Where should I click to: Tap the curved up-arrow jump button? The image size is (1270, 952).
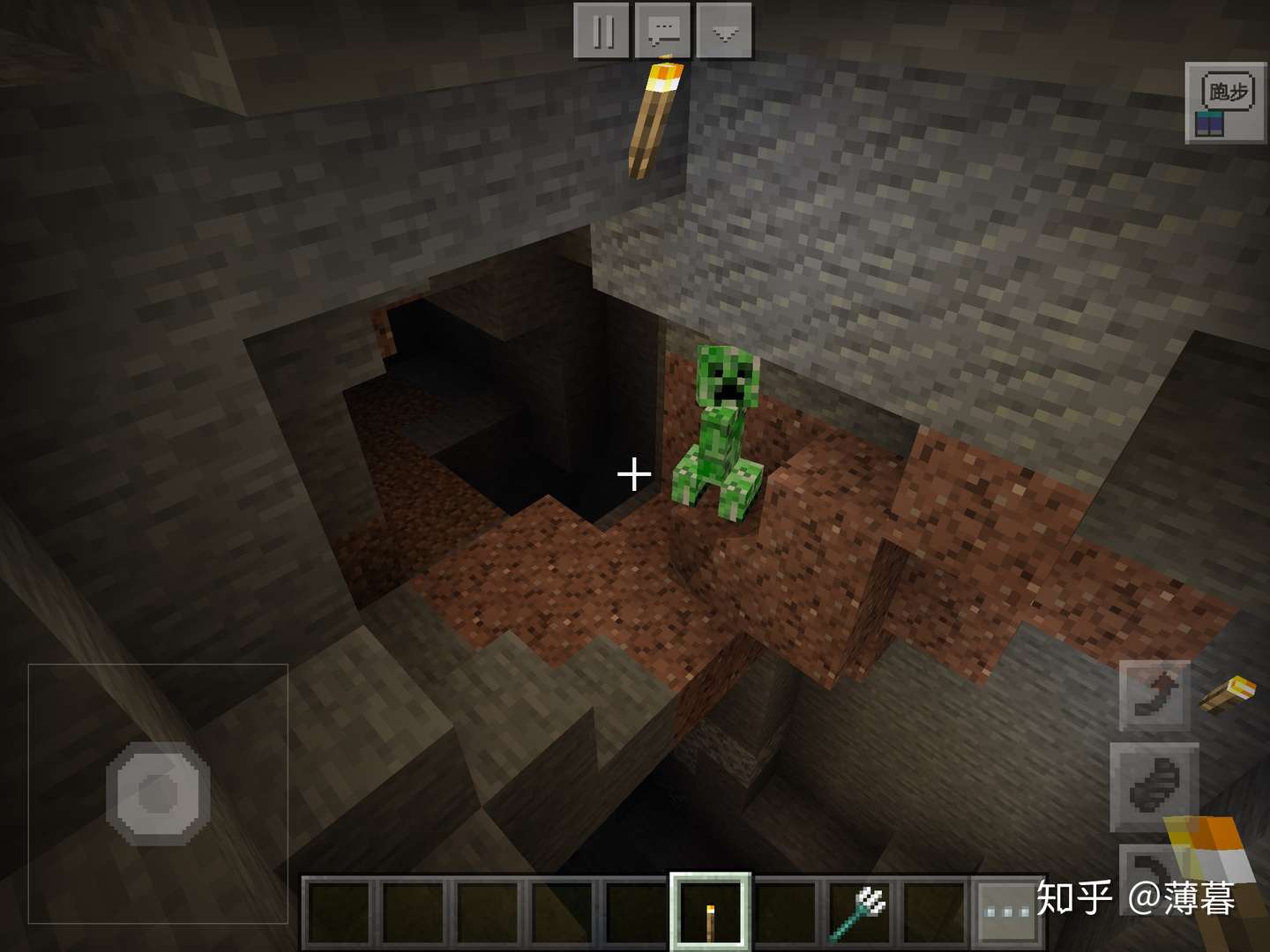click(x=1155, y=695)
